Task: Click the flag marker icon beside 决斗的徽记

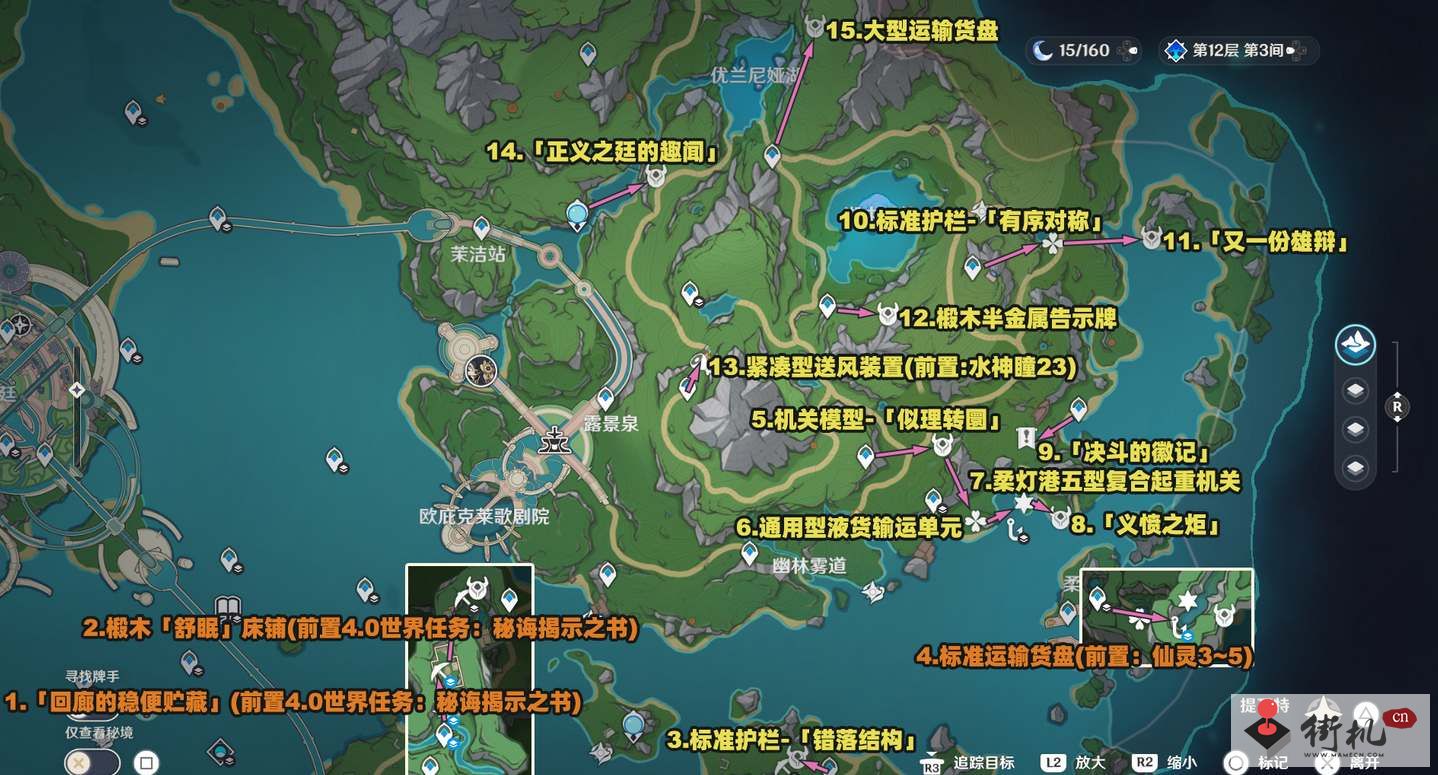Action: pos(1027,437)
